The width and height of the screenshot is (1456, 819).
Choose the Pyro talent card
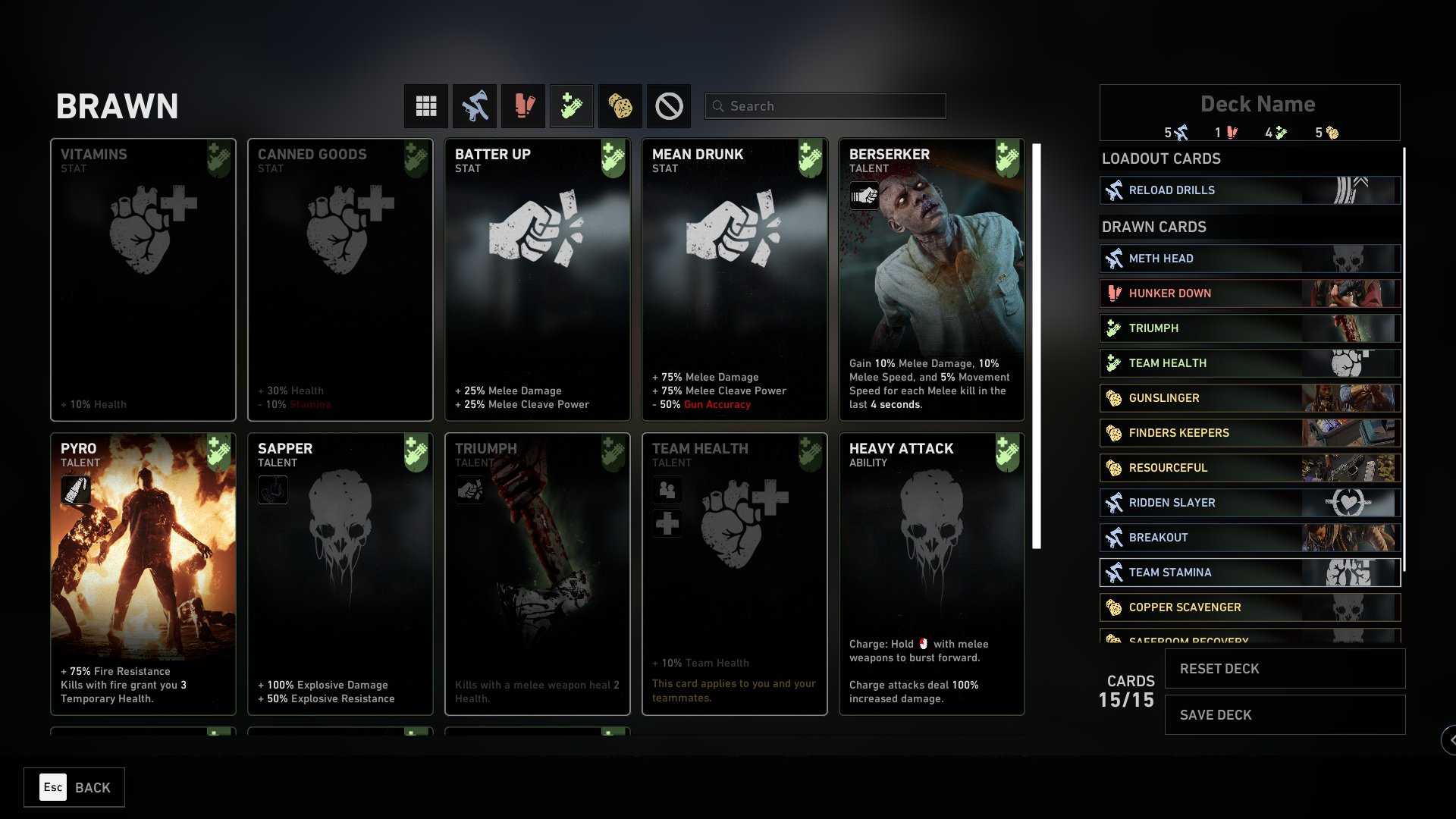click(x=143, y=573)
